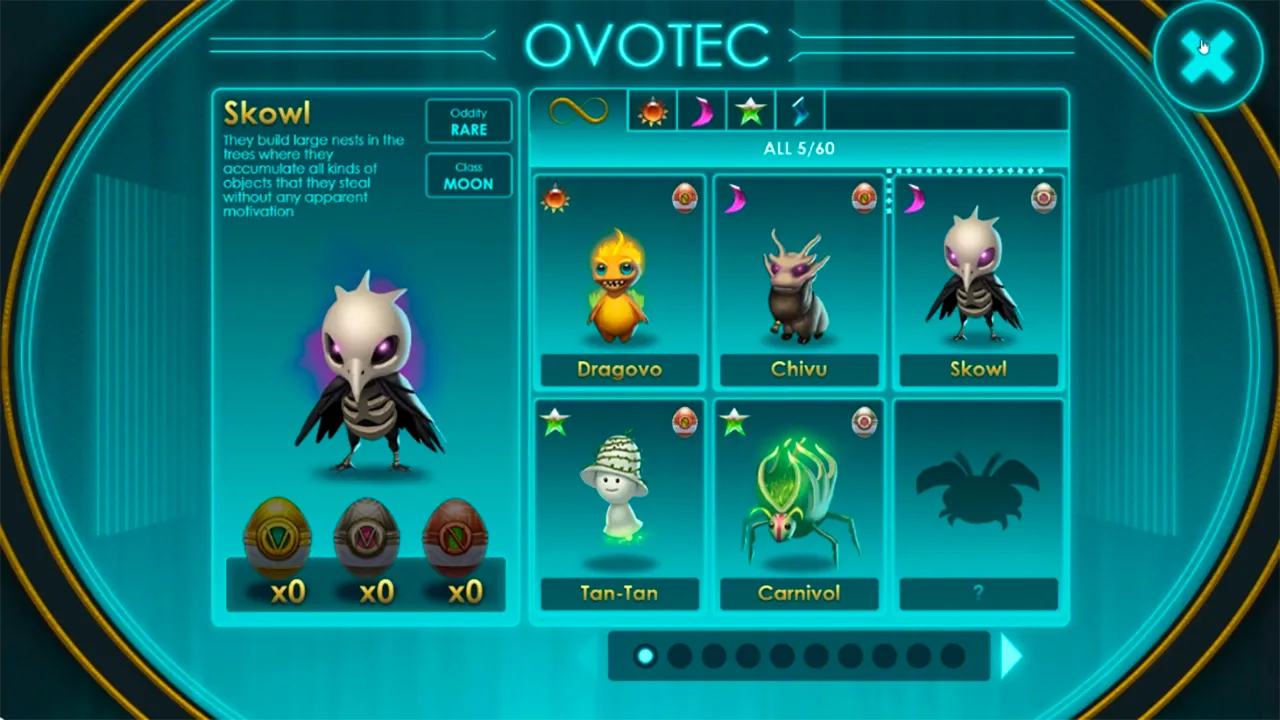Choose the green star class tab

(x=750, y=111)
